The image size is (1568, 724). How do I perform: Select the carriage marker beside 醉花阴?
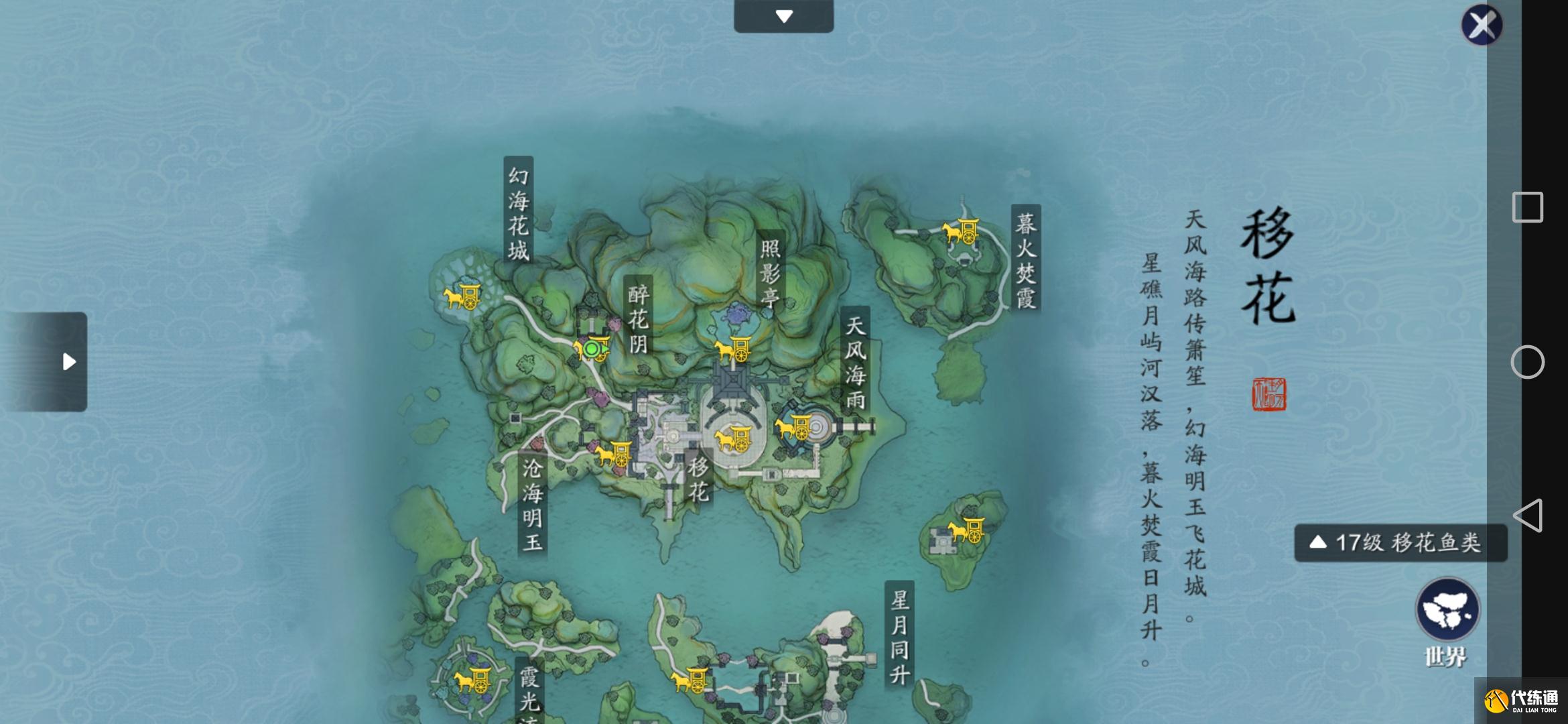(x=591, y=349)
